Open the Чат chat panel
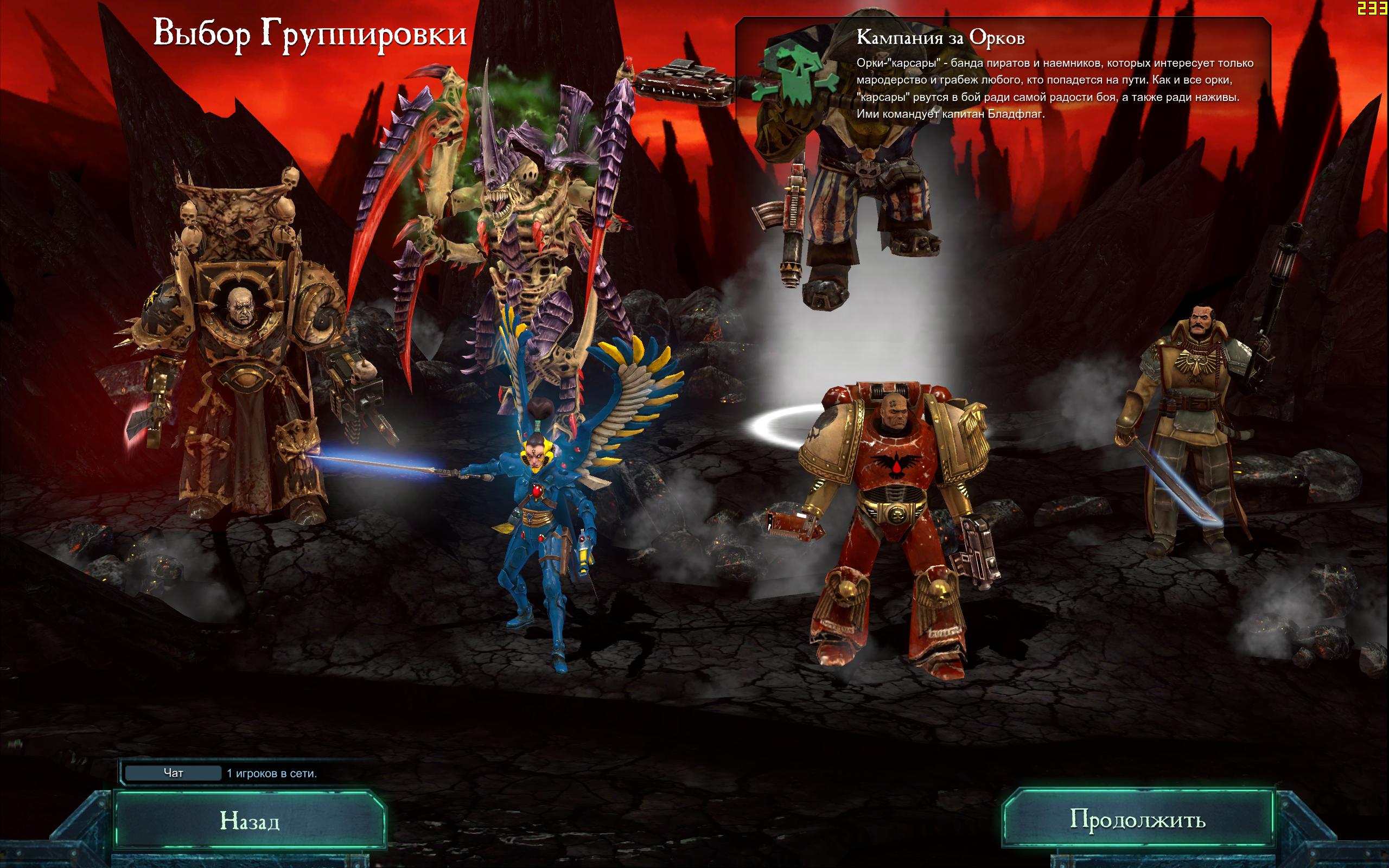 [x=173, y=773]
